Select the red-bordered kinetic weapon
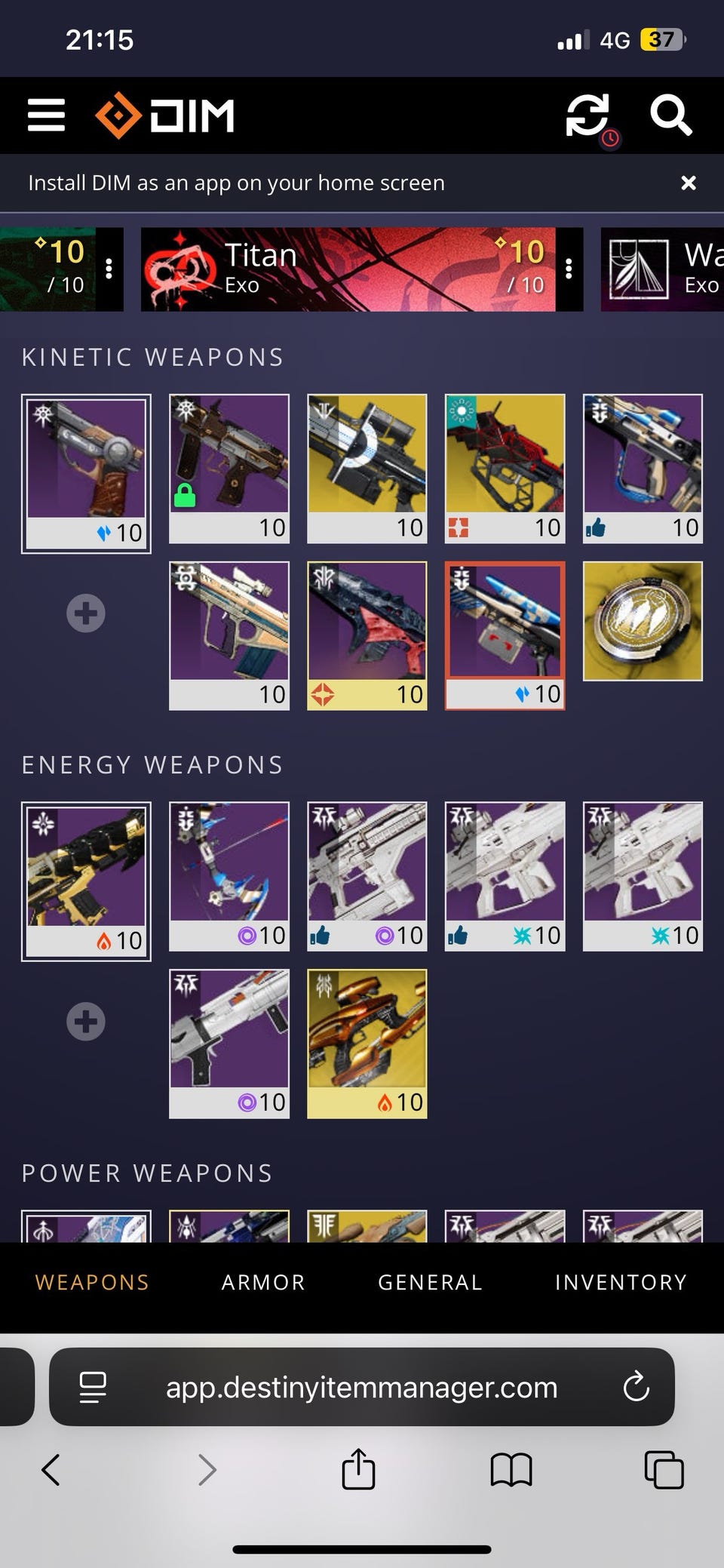Screen dimensions: 724x1568 pos(505,635)
